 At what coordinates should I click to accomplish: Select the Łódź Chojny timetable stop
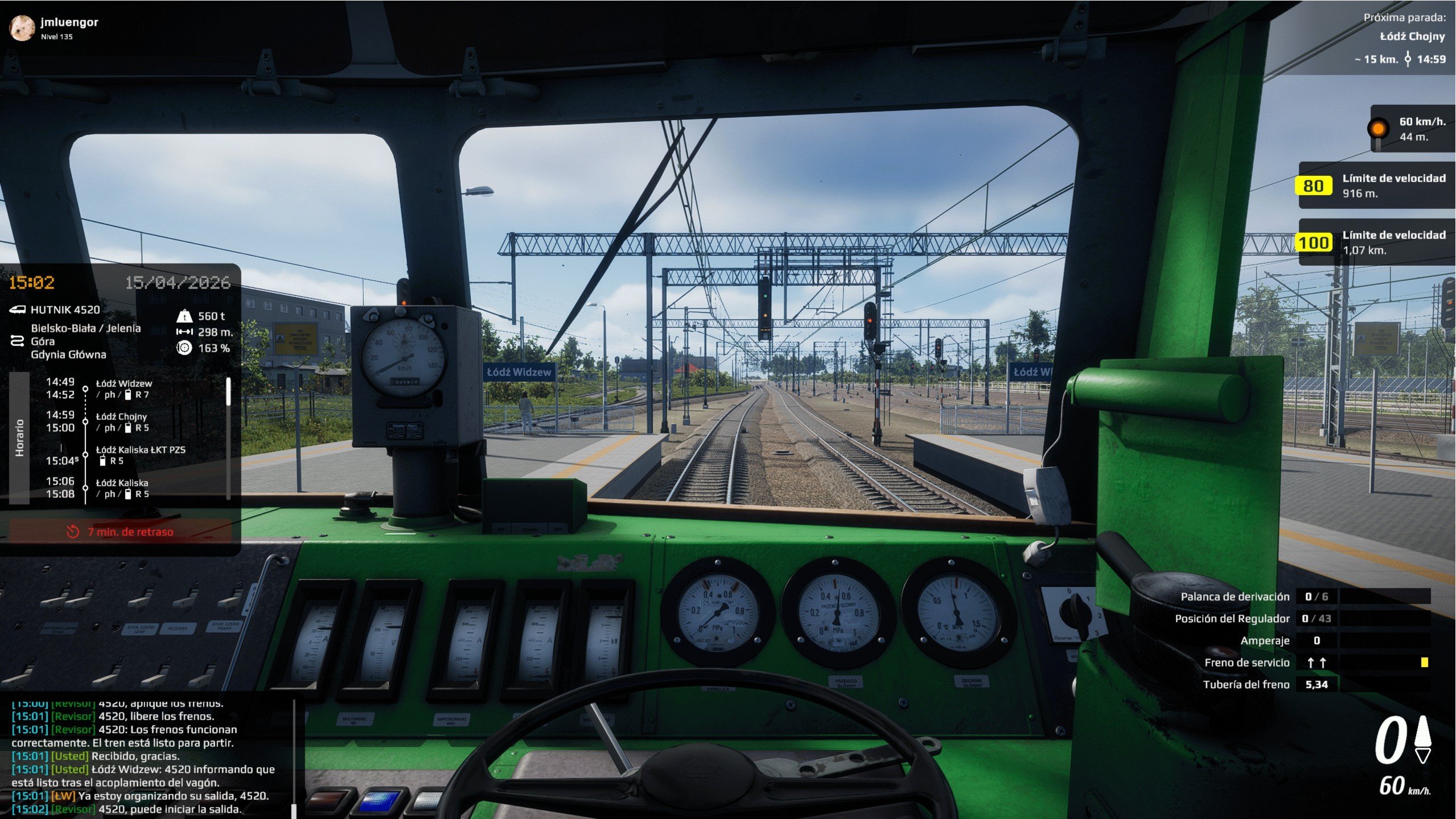tap(121, 422)
